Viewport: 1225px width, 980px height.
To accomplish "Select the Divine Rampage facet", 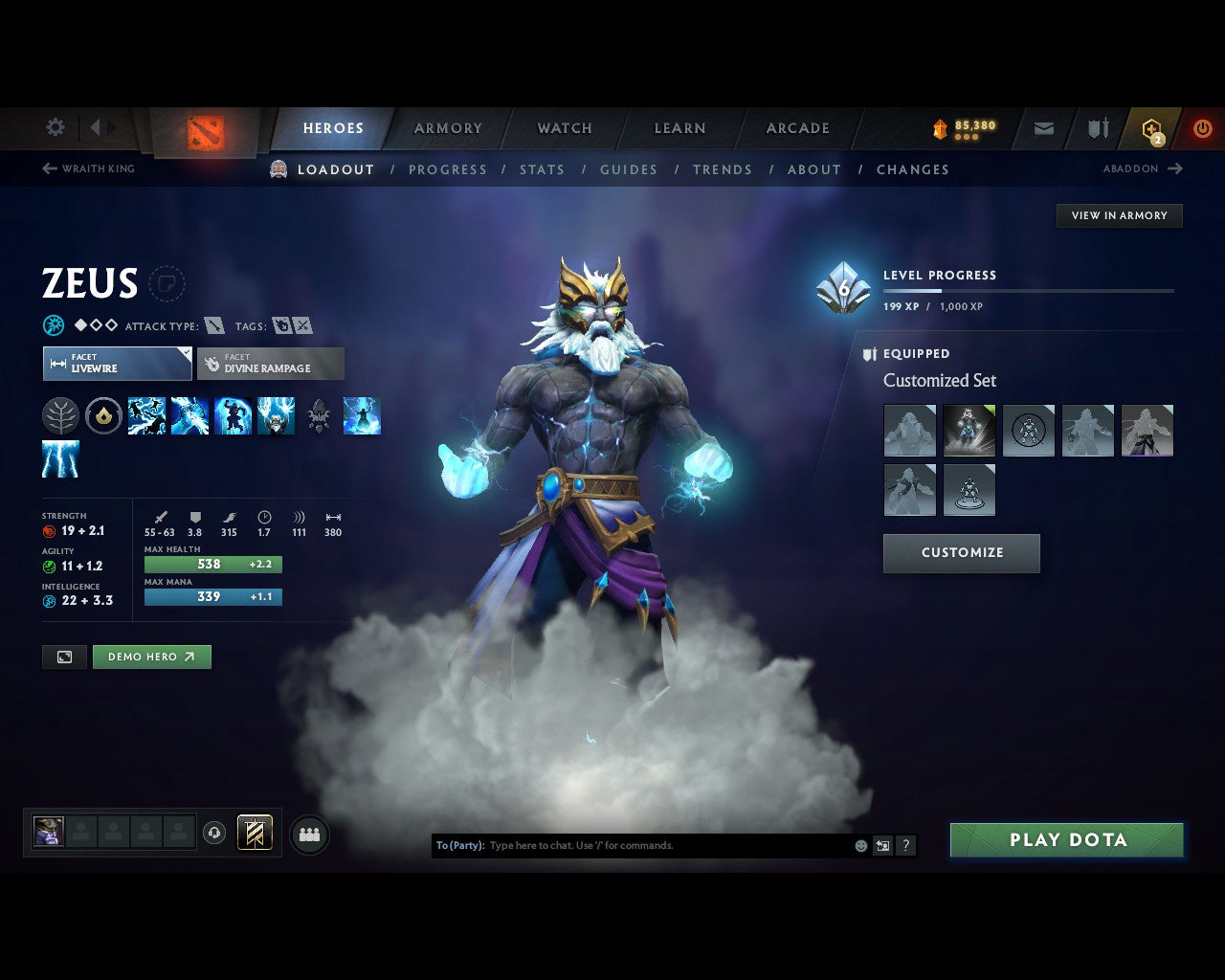I will click(x=271, y=364).
